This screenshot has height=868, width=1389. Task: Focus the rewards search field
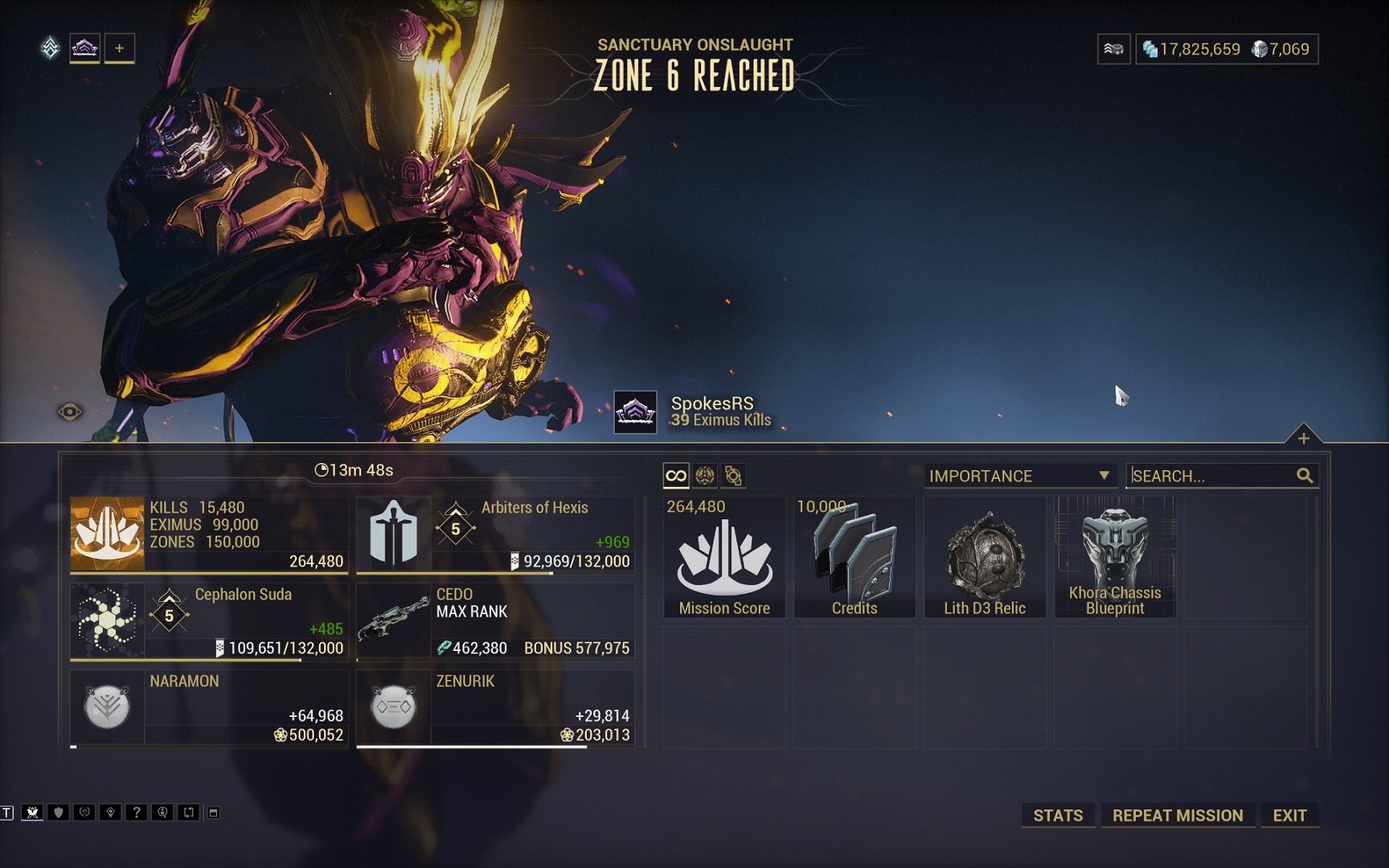(1212, 476)
